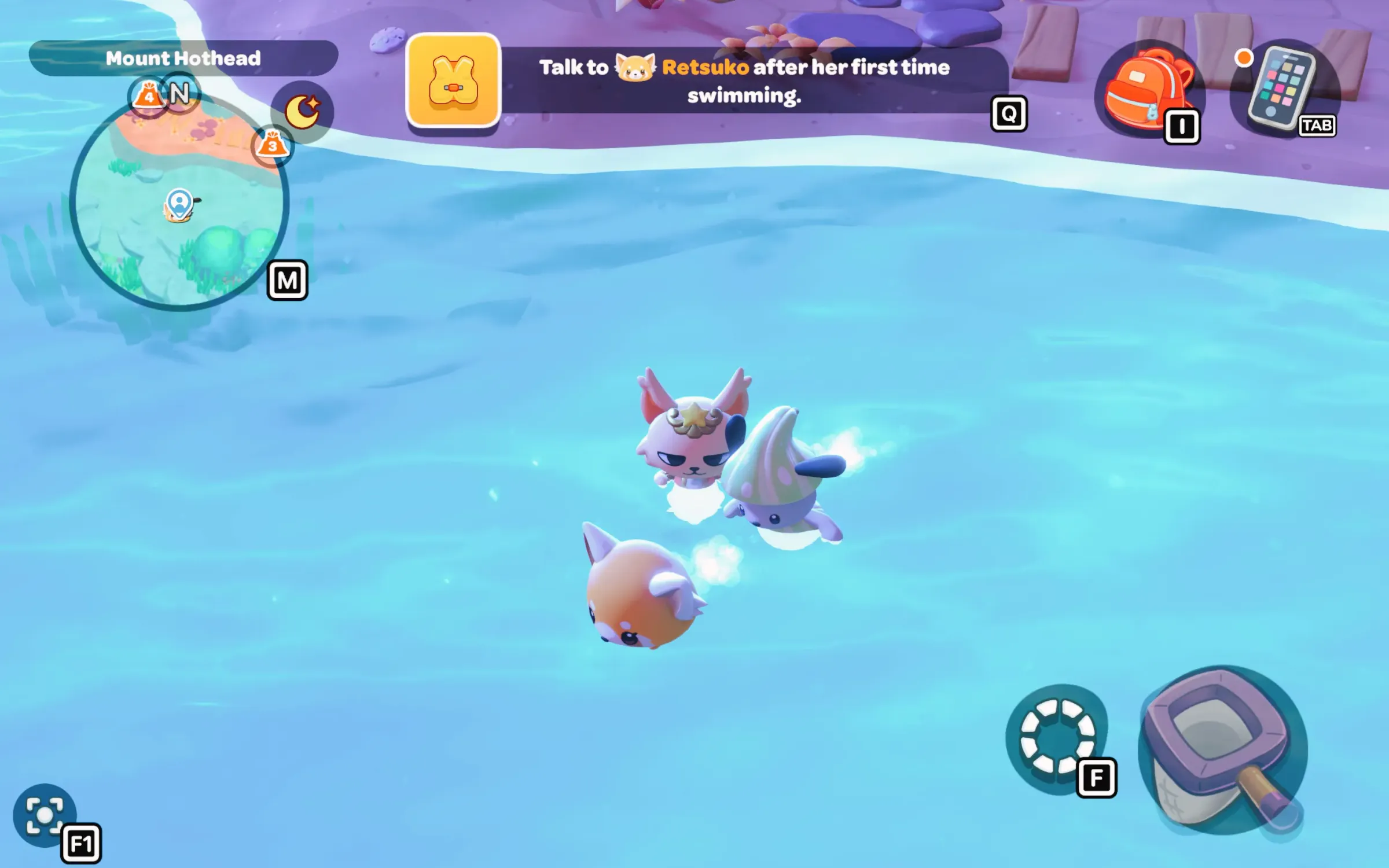Open the smartphone menu
Image resolution: width=1389 pixels, height=868 pixels.
(x=1283, y=88)
